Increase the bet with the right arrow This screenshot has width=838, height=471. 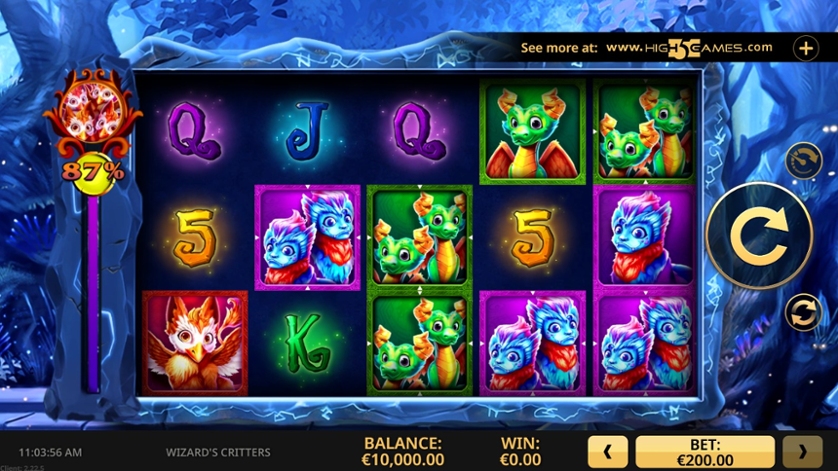coord(802,451)
